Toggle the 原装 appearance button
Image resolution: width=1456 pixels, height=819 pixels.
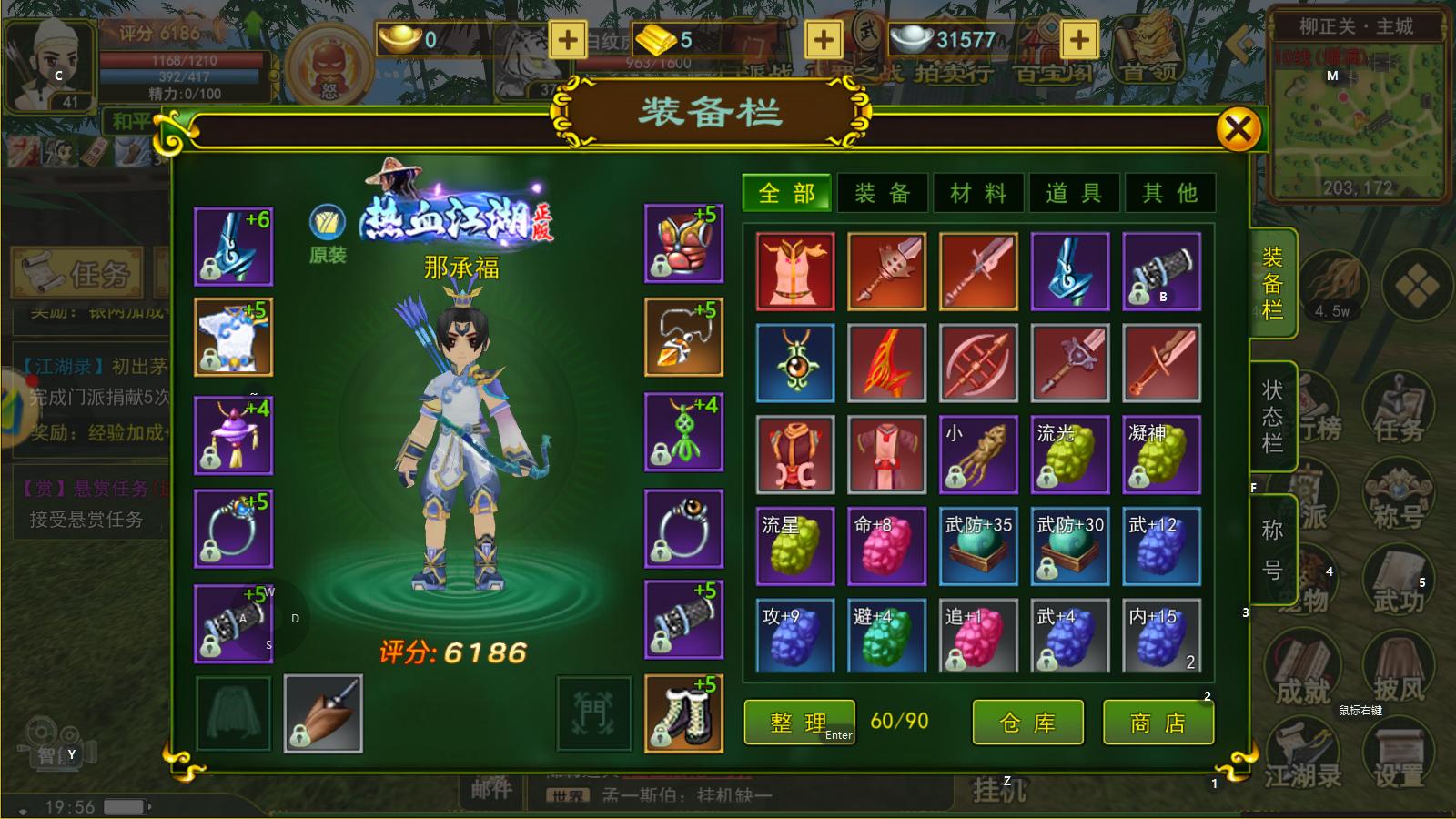coord(327,232)
